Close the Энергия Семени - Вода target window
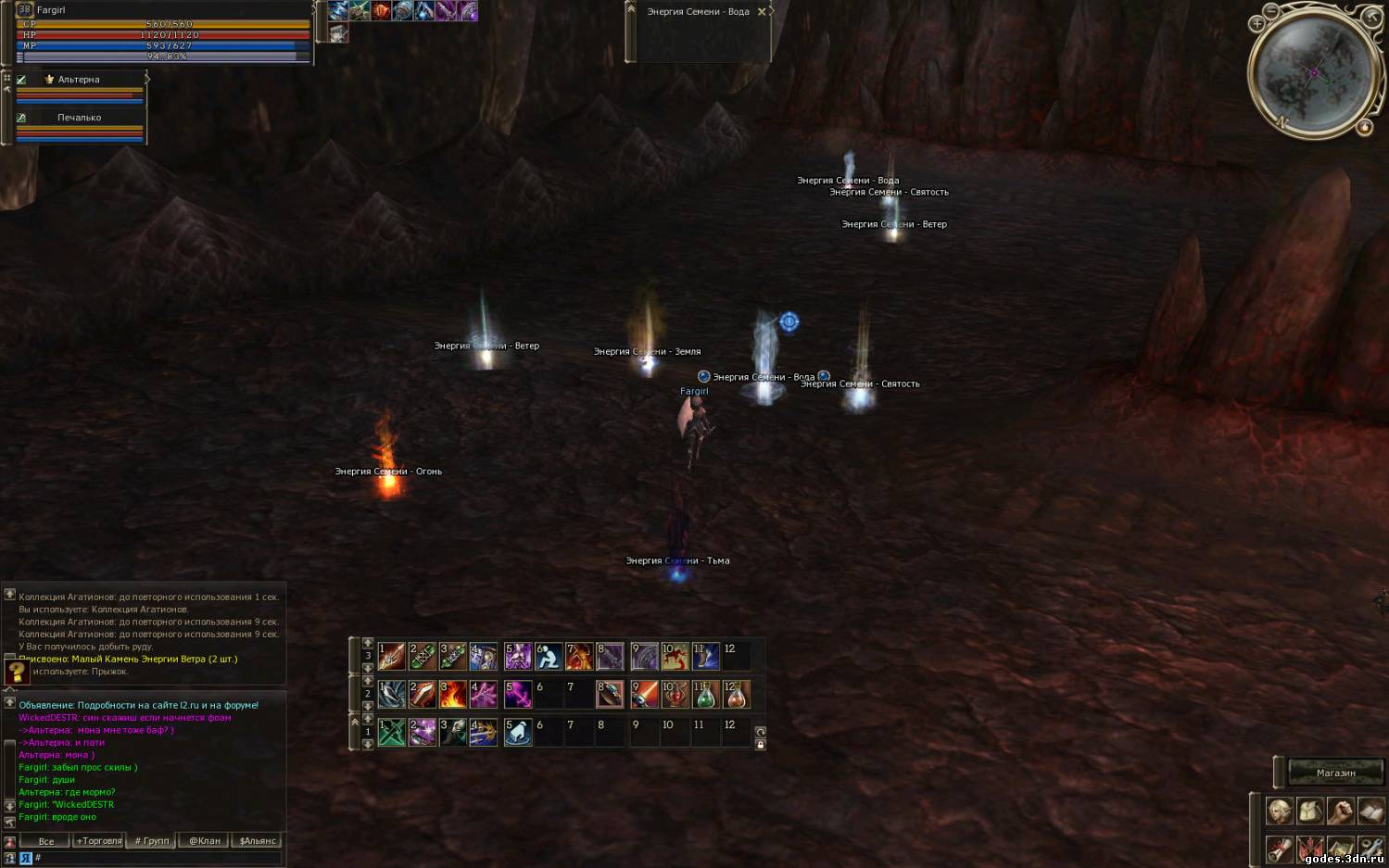 [x=762, y=12]
